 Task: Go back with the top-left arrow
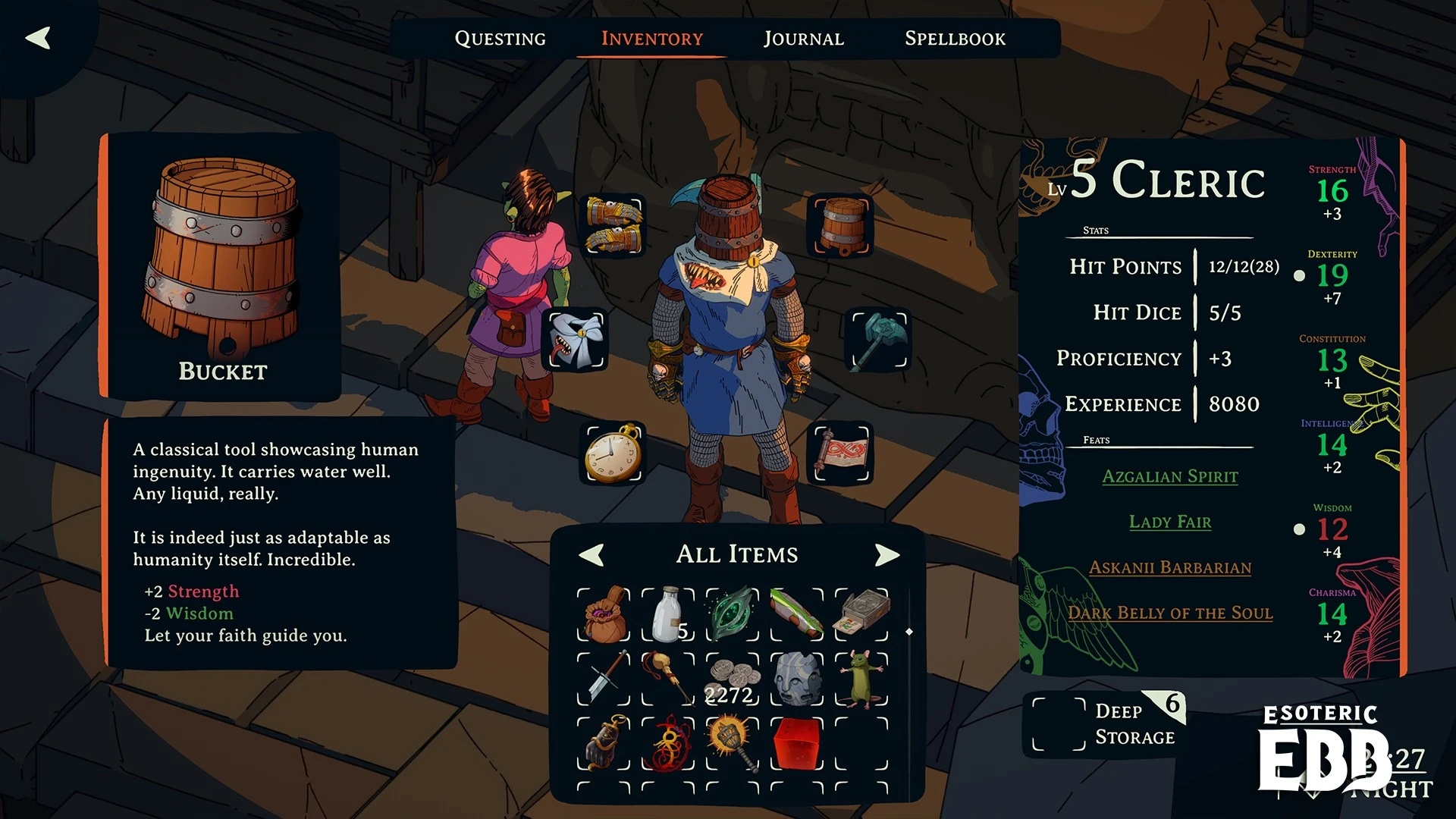click(x=38, y=38)
